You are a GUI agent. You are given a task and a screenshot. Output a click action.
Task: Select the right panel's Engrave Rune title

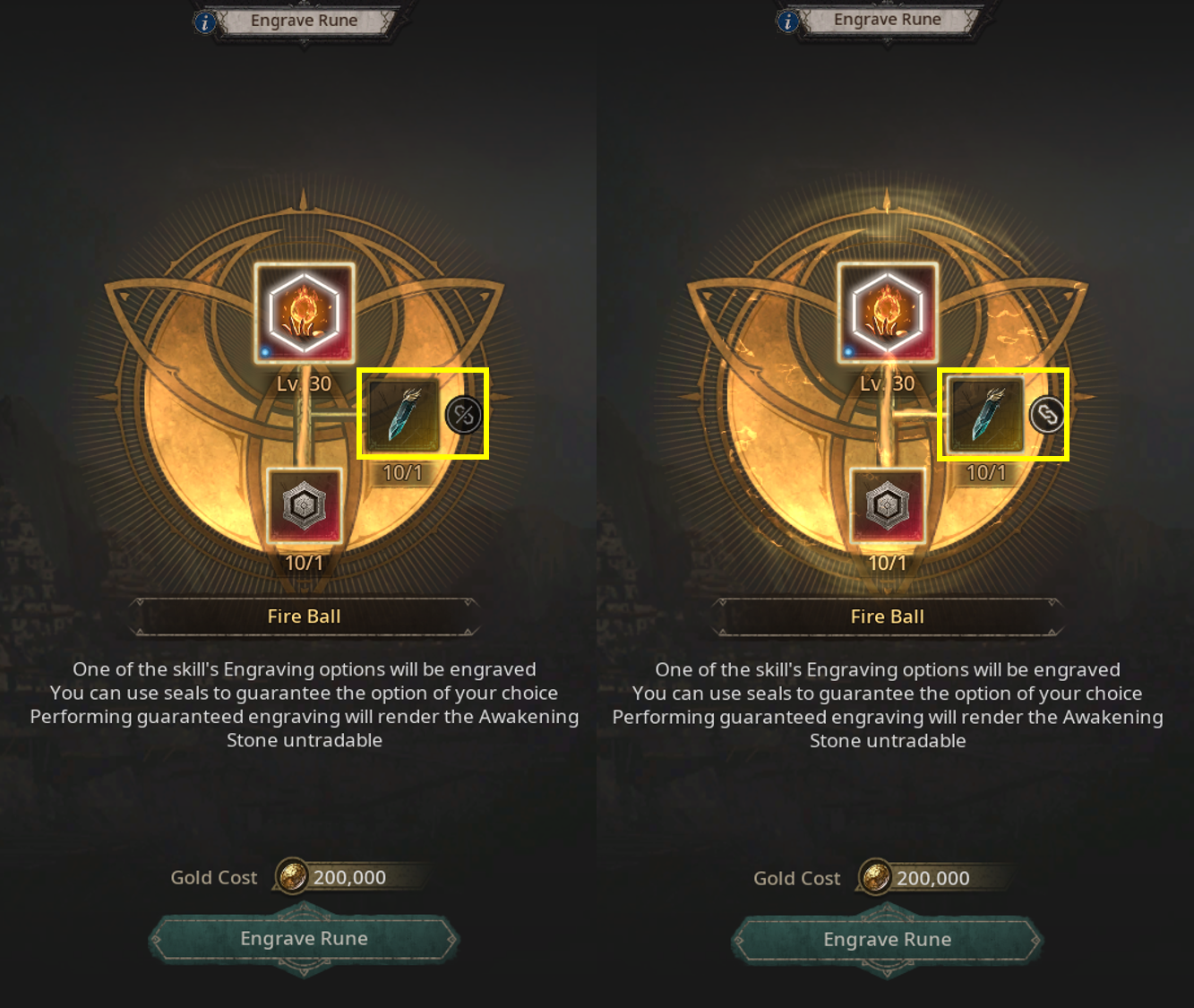pos(888,19)
